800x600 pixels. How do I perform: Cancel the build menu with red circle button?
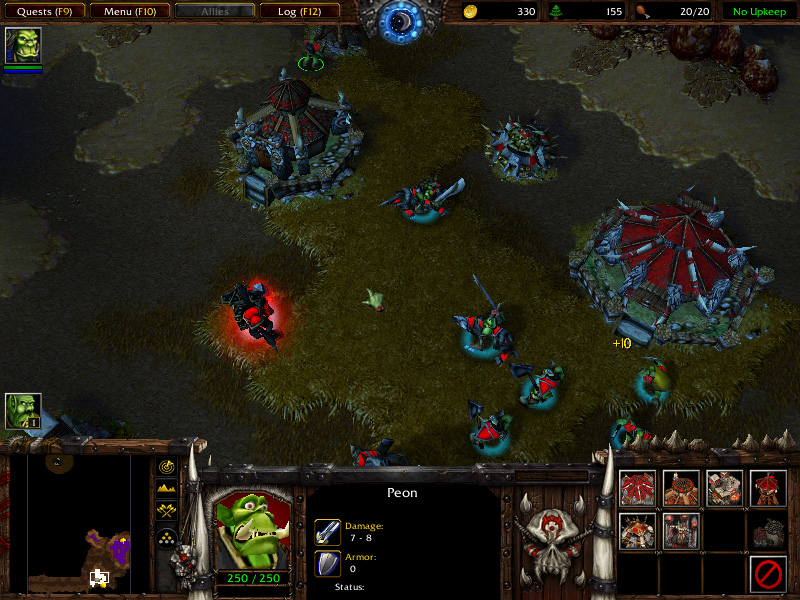(769, 574)
